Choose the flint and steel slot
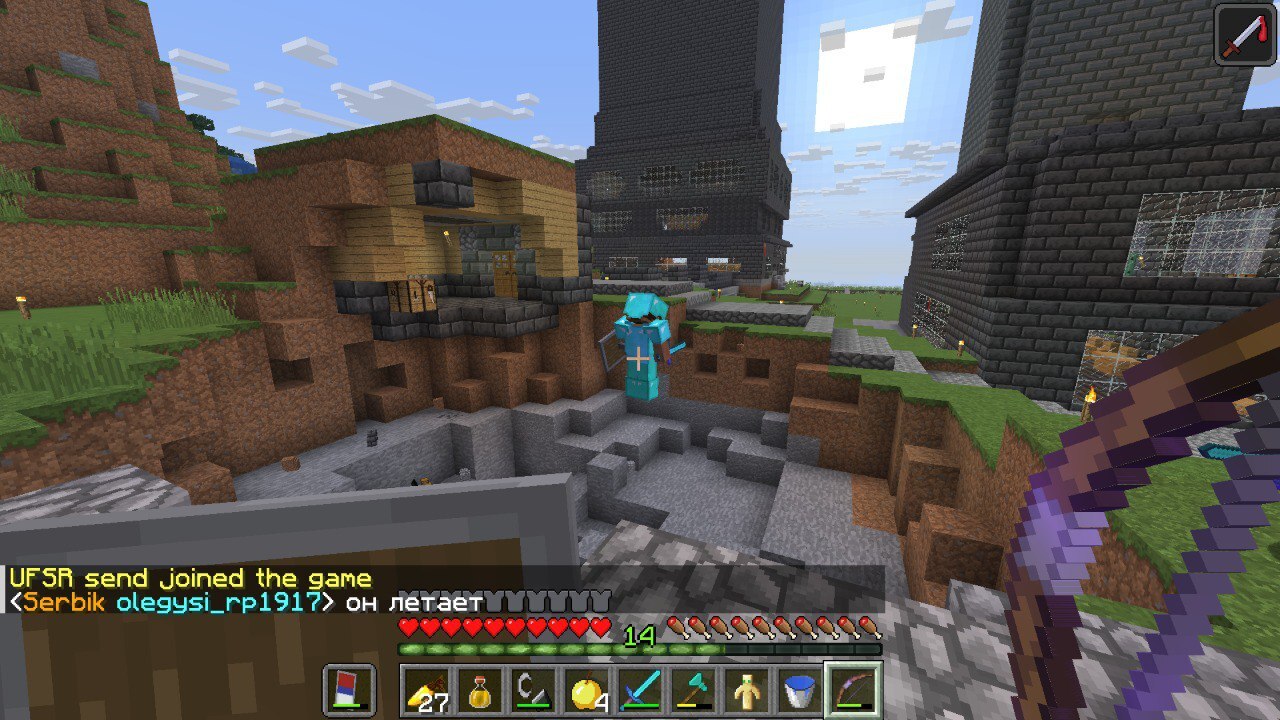The height and width of the screenshot is (720, 1280). point(534,691)
